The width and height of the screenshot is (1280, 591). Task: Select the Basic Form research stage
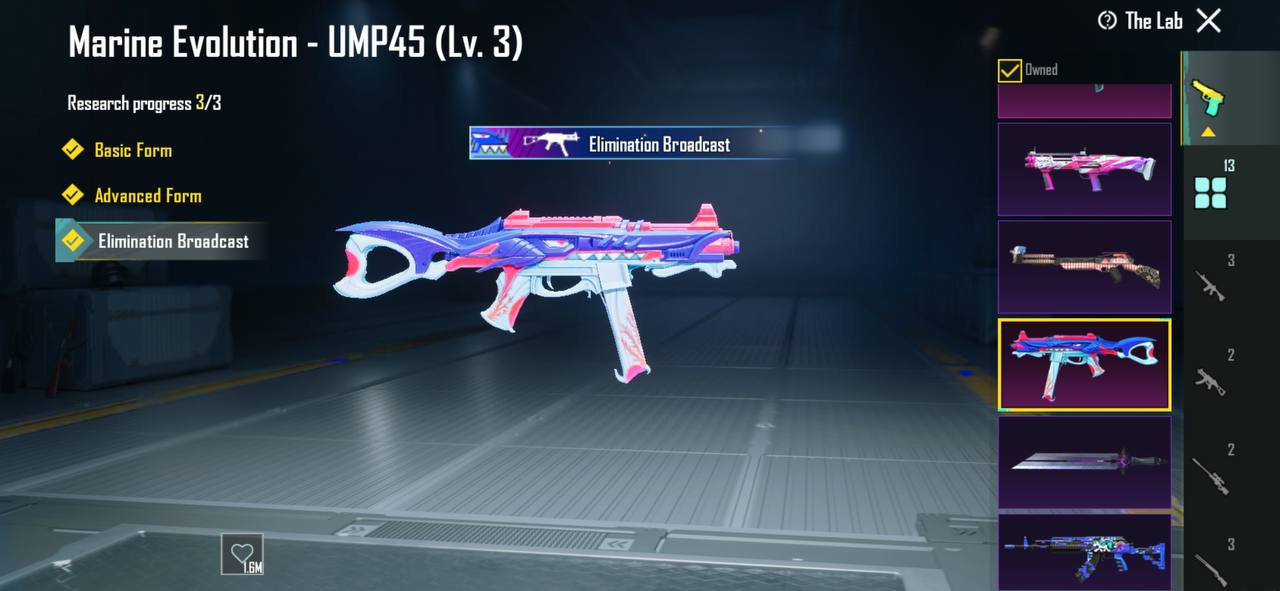click(132, 150)
